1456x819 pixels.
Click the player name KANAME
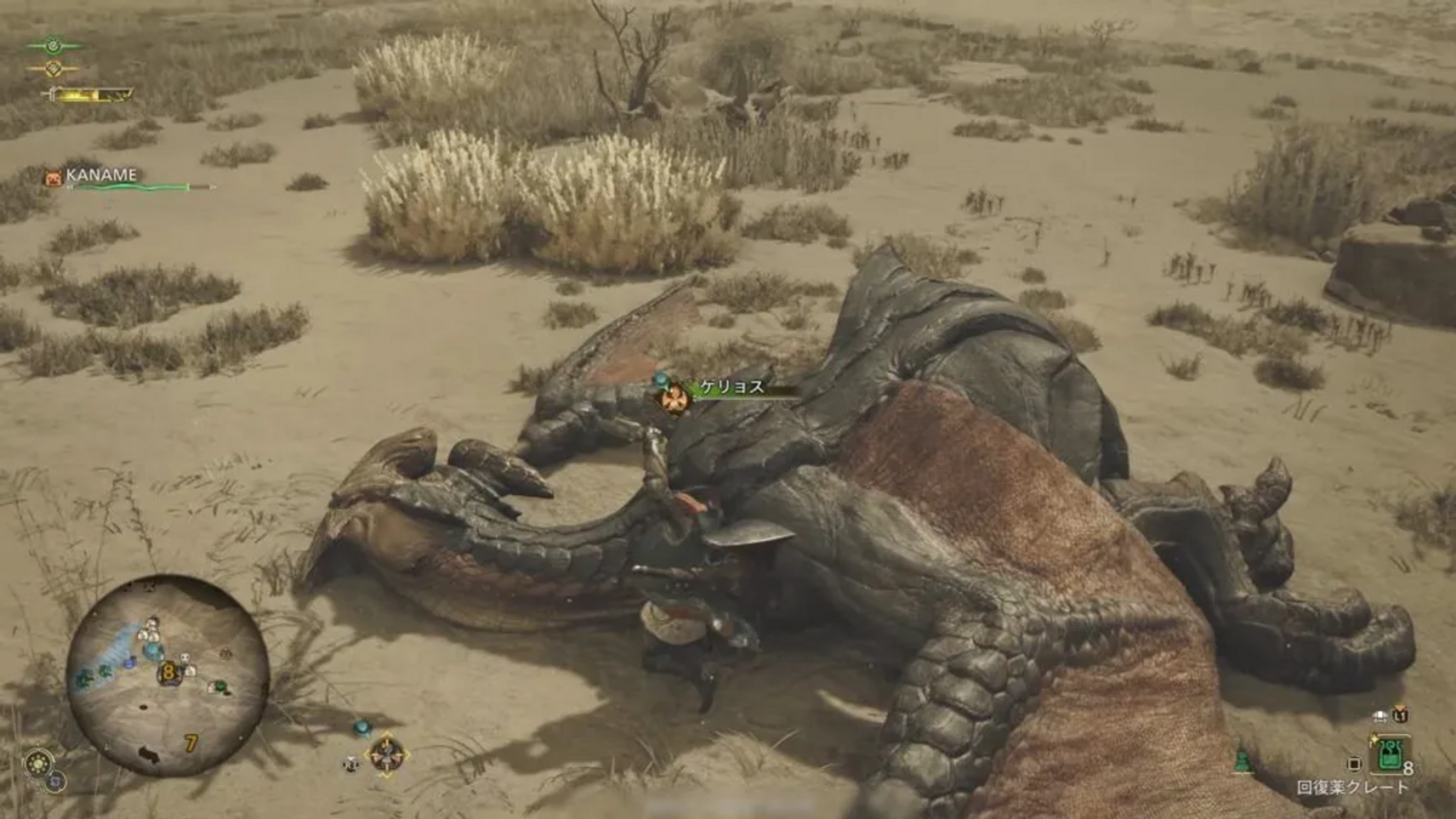[x=102, y=175]
